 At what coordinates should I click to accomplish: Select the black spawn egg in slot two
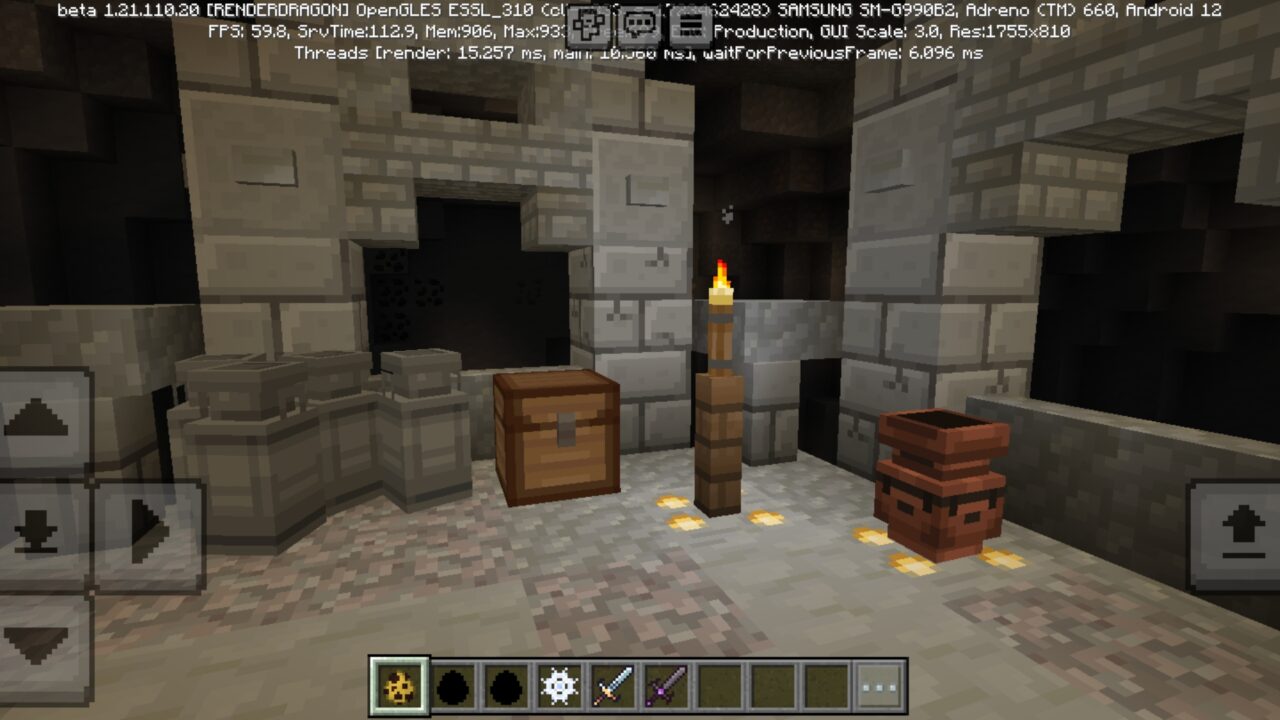coord(452,685)
